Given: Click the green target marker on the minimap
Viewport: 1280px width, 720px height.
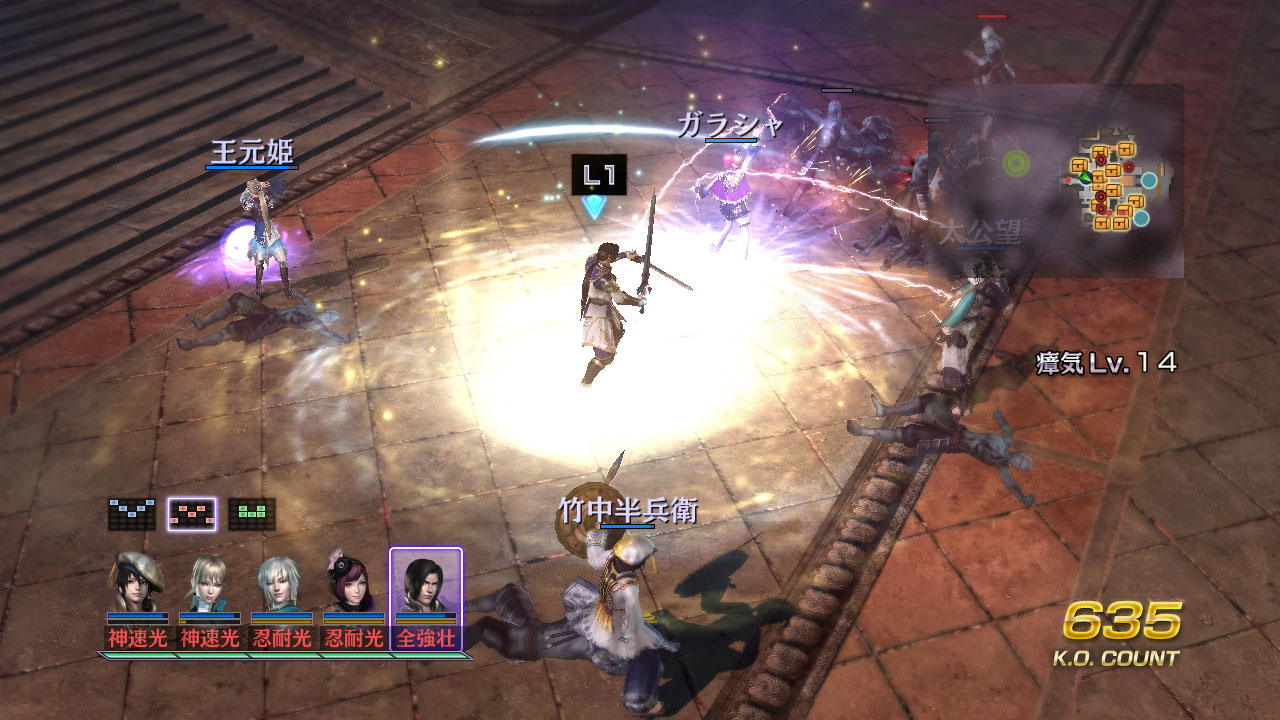Looking at the screenshot, I should point(1017,162).
